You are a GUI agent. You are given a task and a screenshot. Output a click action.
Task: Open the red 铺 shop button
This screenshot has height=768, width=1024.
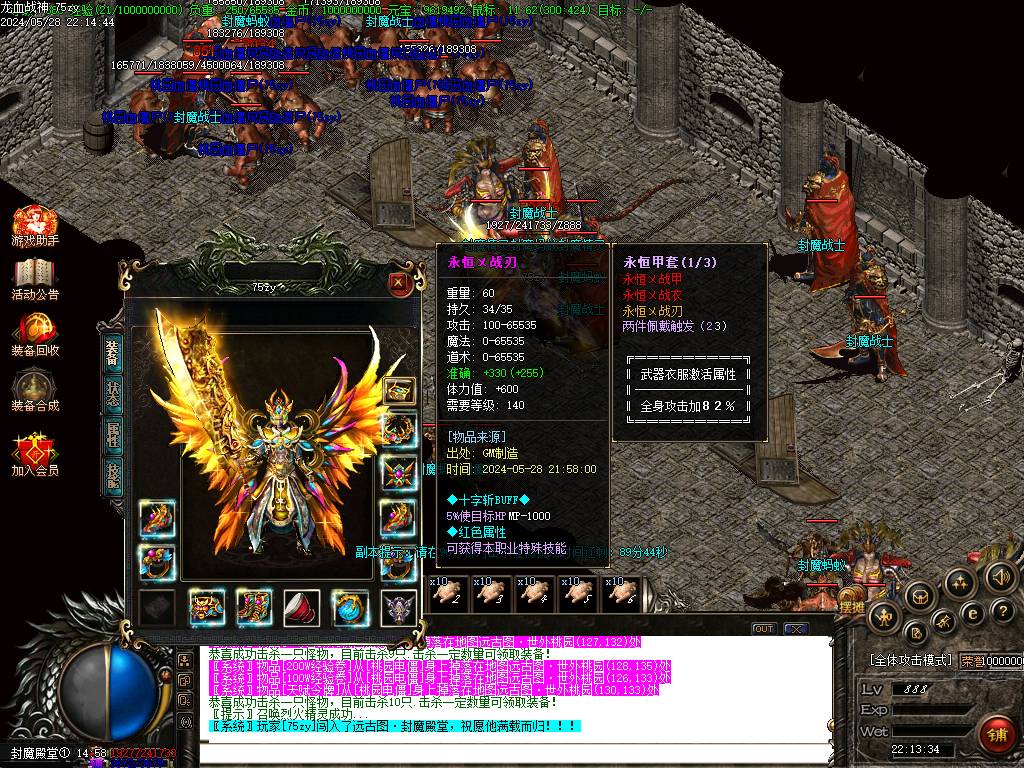click(x=996, y=735)
